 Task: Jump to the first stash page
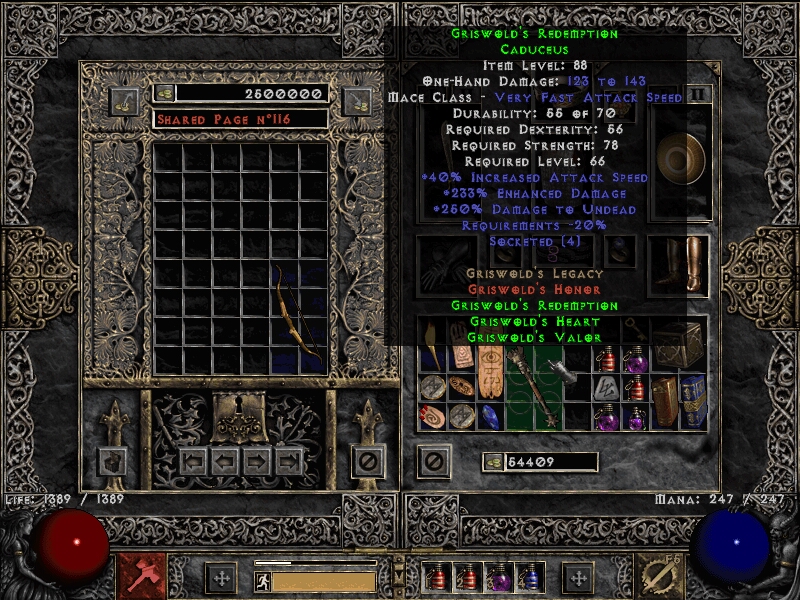coord(193,461)
